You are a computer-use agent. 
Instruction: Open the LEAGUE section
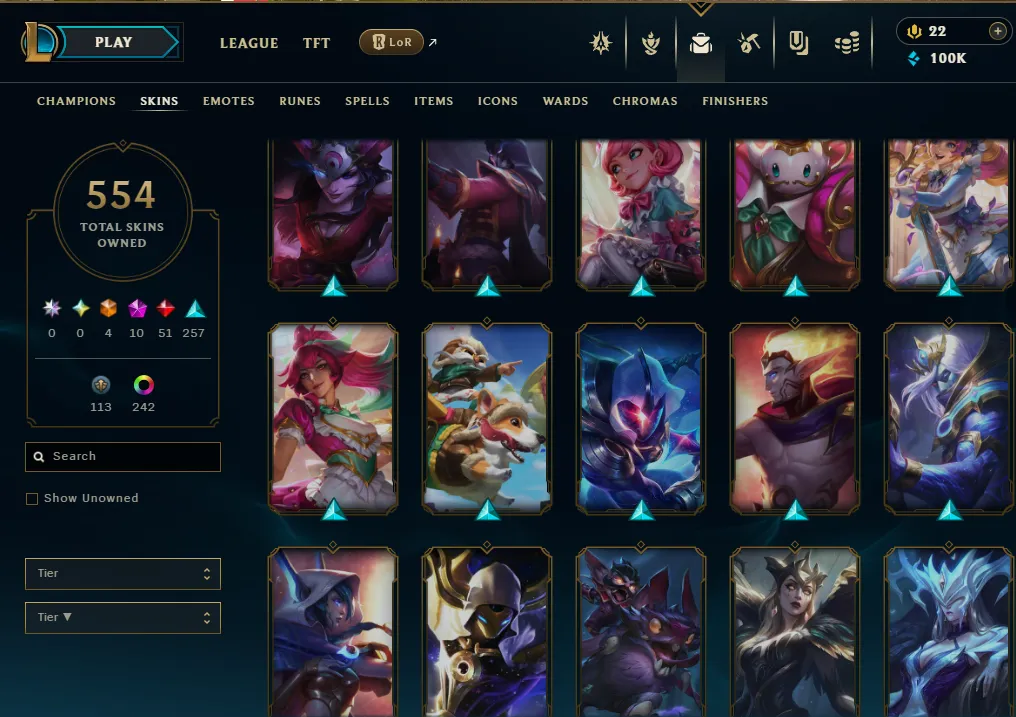[x=249, y=43]
